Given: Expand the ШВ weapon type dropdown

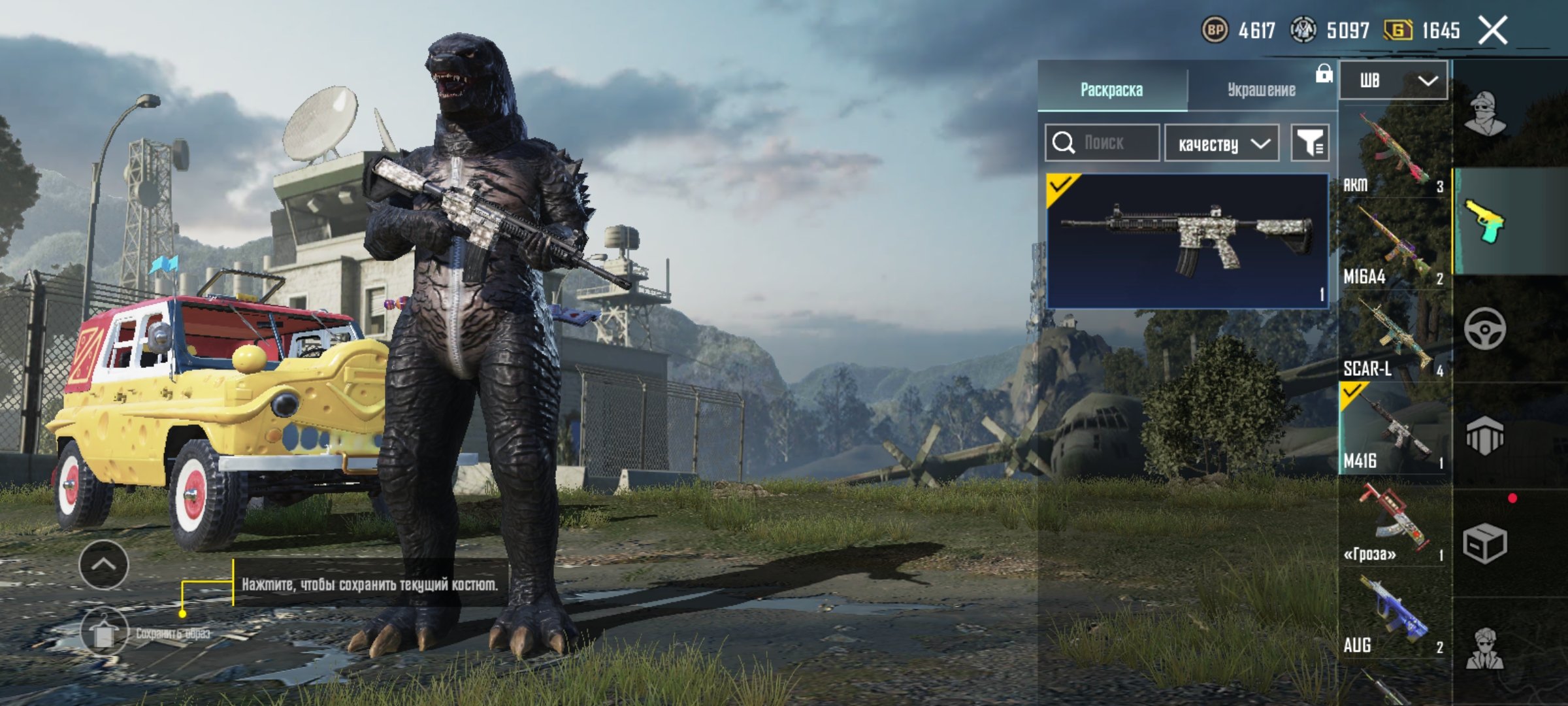Looking at the screenshot, I should (1393, 81).
